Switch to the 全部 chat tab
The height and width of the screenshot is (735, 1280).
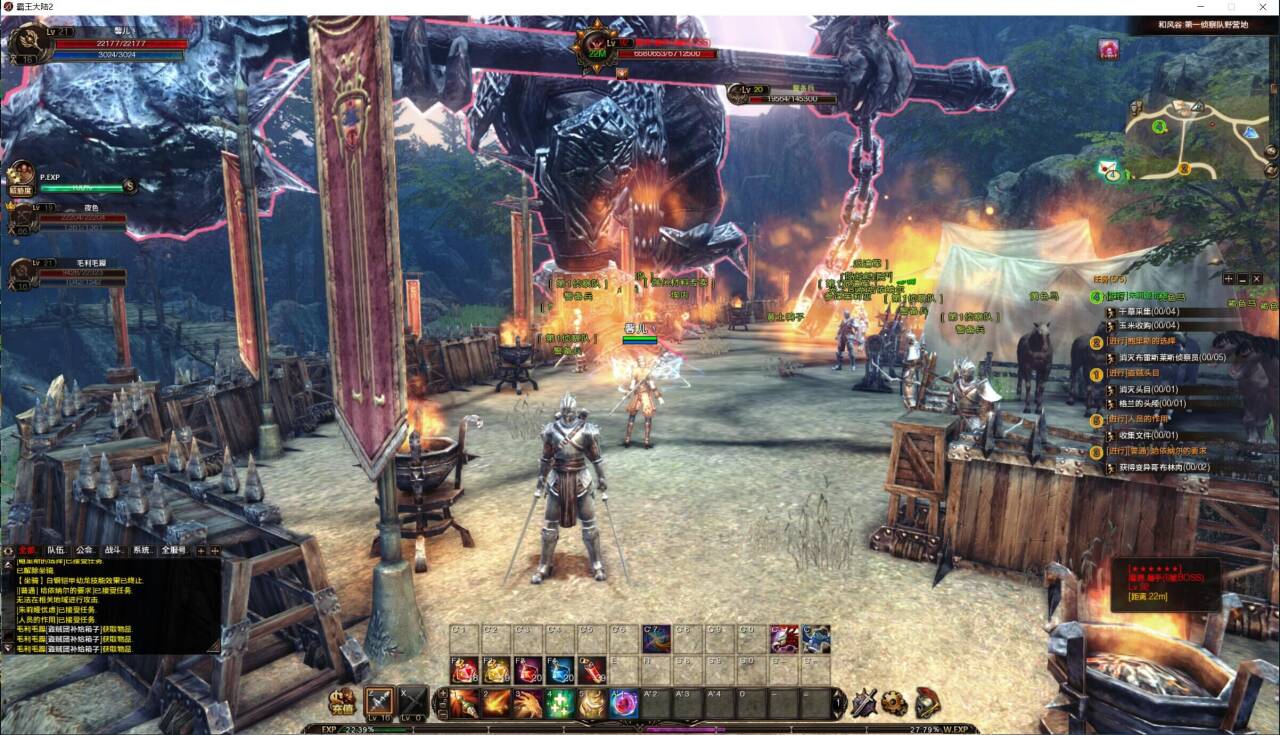pyautogui.click(x=27, y=550)
